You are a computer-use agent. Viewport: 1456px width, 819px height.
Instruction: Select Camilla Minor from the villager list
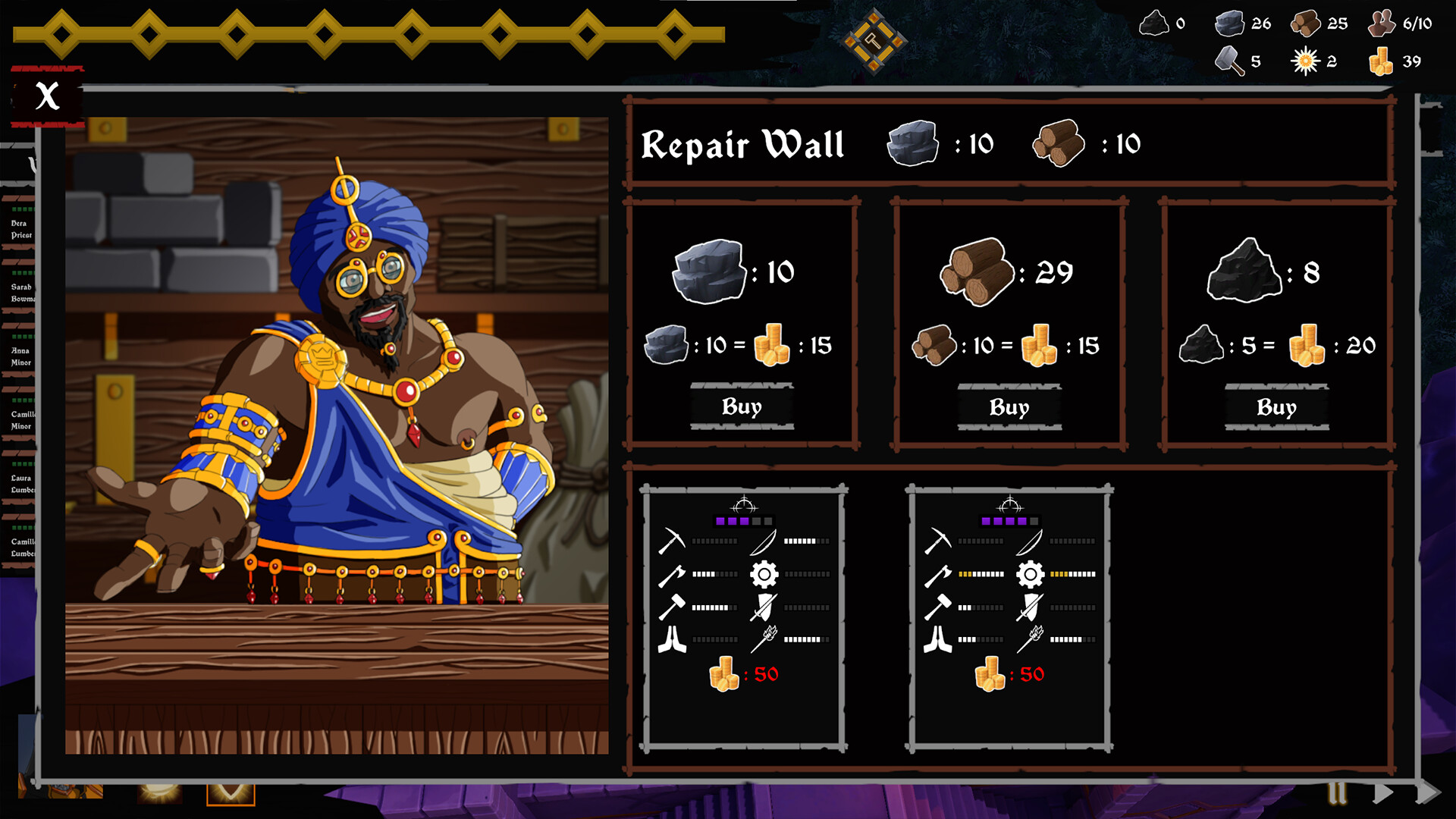tap(23, 421)
